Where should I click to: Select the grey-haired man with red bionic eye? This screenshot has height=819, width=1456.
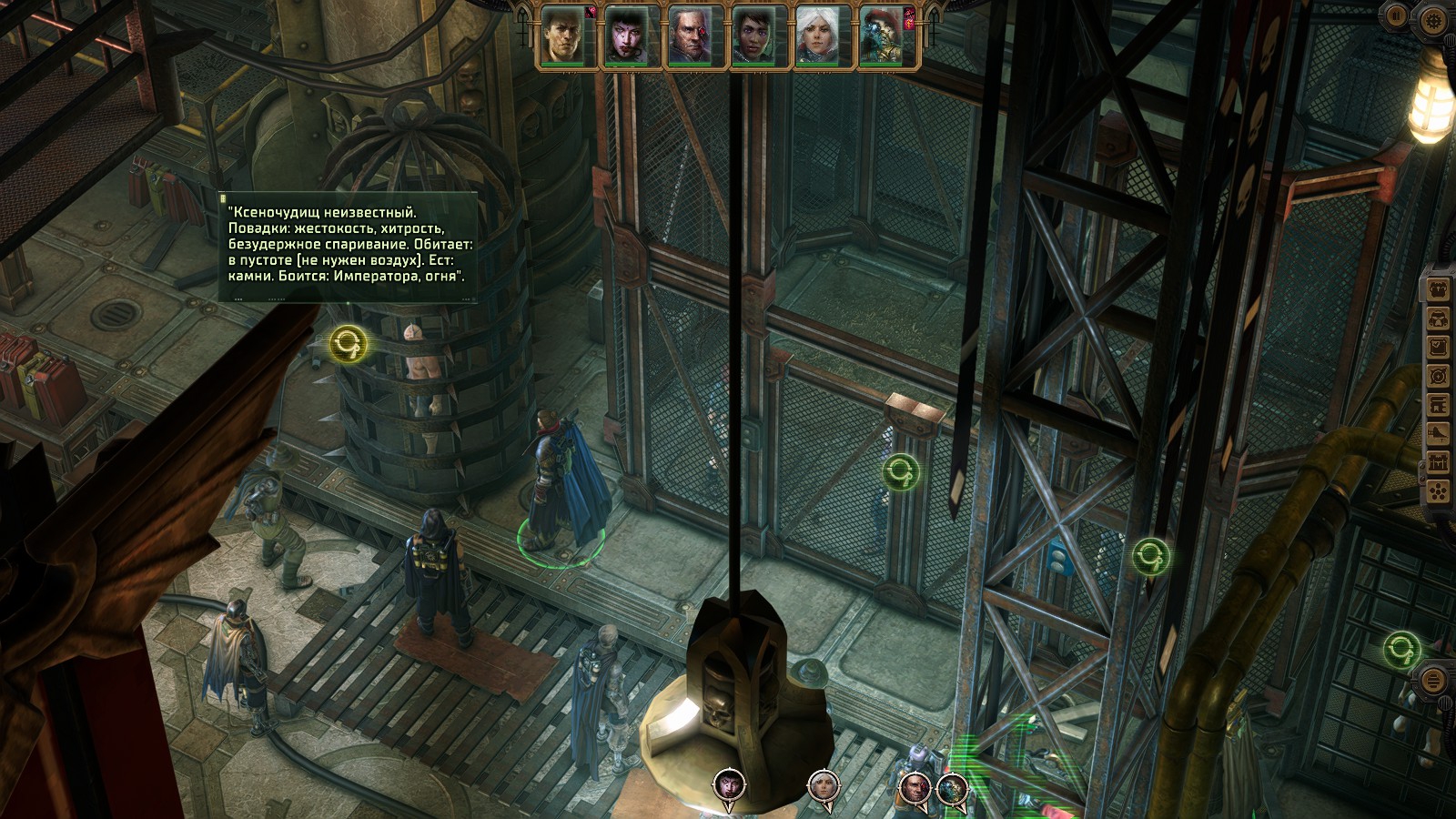[691, 36]
